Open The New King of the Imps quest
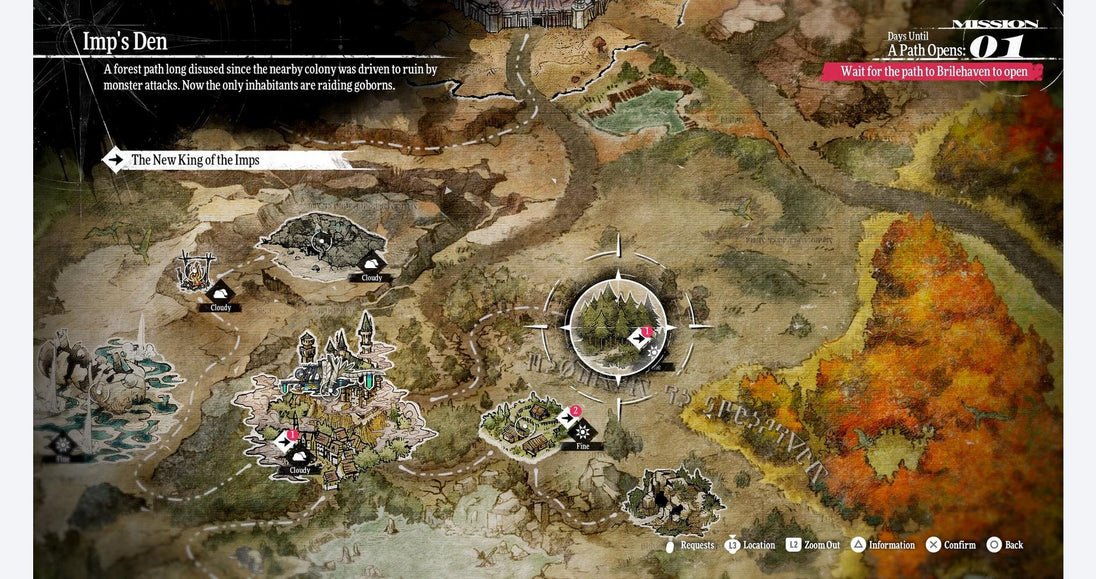This screenshot has height=579, width=1096. 195,160
